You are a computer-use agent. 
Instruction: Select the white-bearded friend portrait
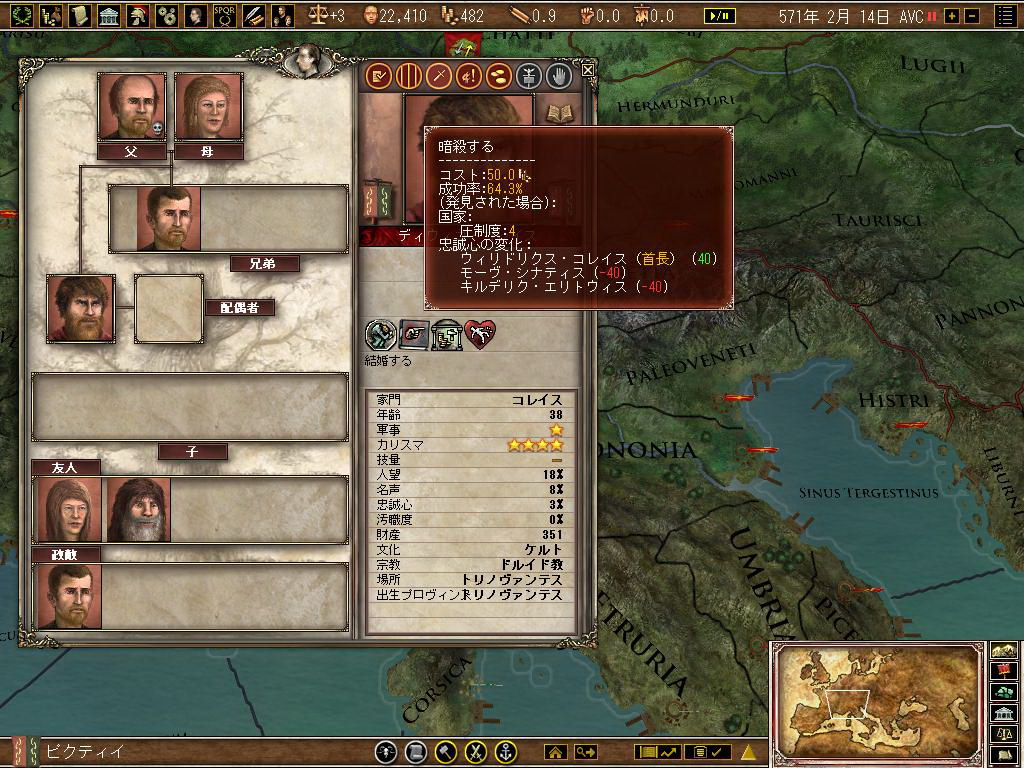click(x=139, y=509)
